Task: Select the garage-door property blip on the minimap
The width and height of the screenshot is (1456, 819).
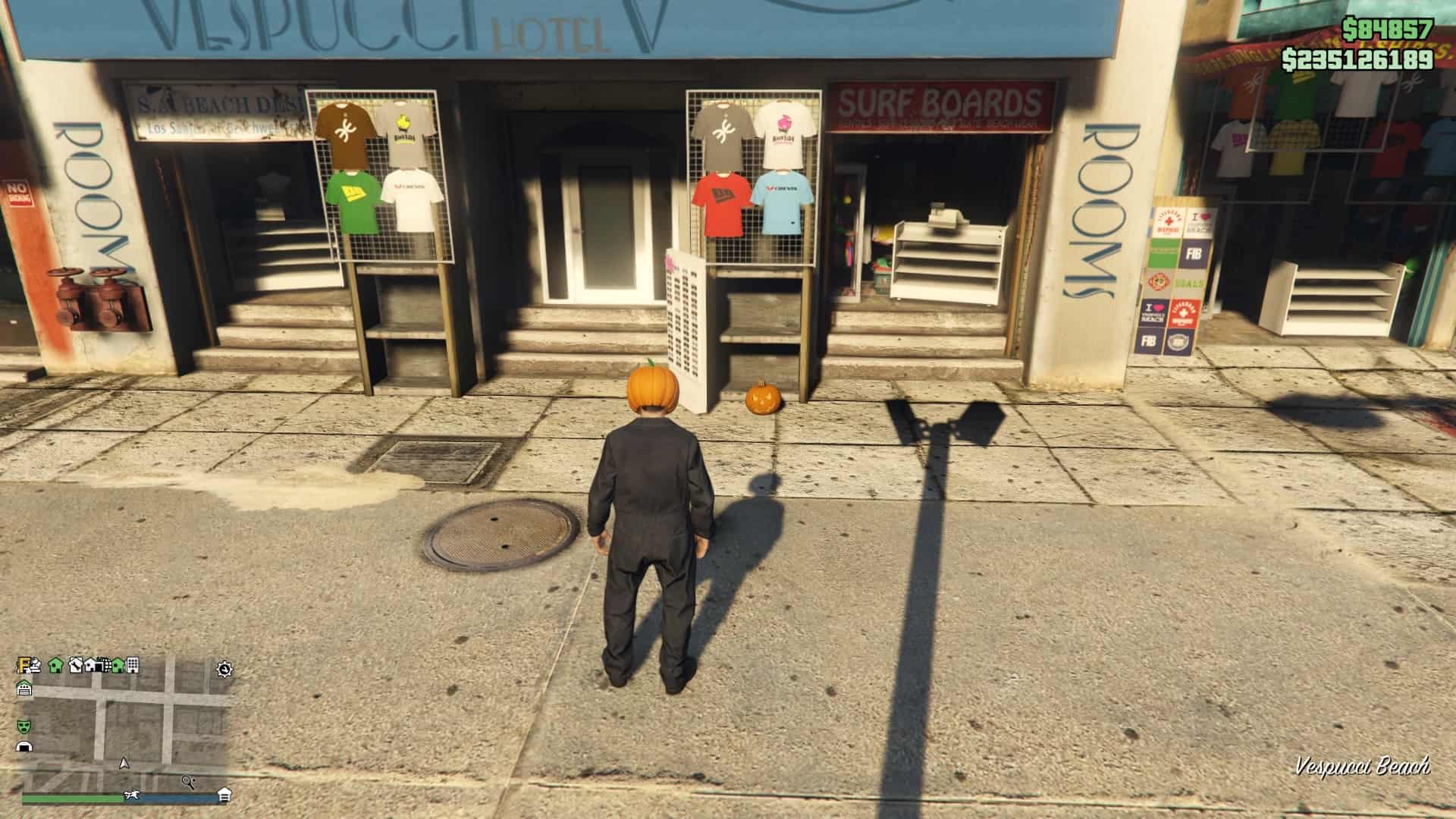Action: [x=25, y=687]
